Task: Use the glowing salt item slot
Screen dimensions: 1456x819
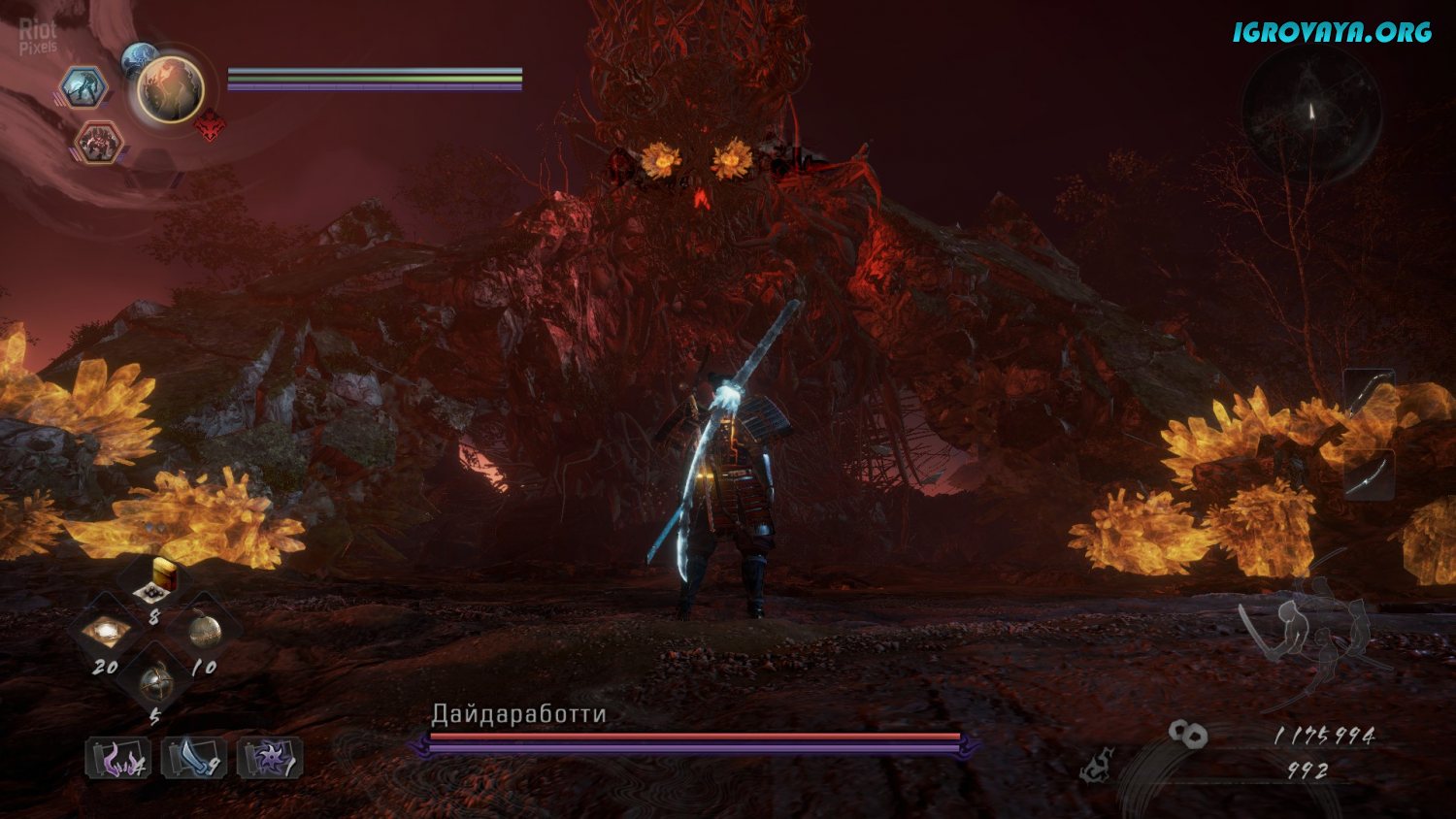Action: pyautogui.click(x=106, y=633)
